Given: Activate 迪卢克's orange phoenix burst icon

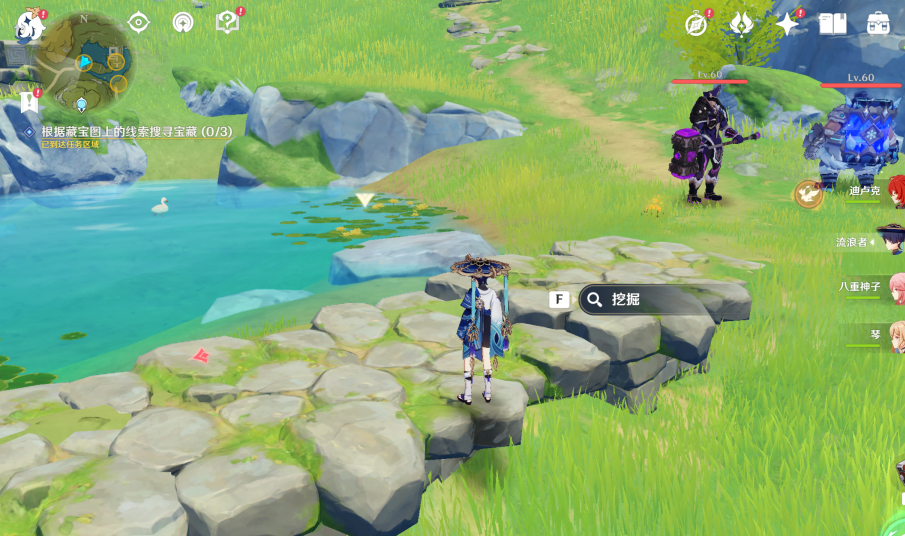Looking at the screenshot, I should point(808,194).
